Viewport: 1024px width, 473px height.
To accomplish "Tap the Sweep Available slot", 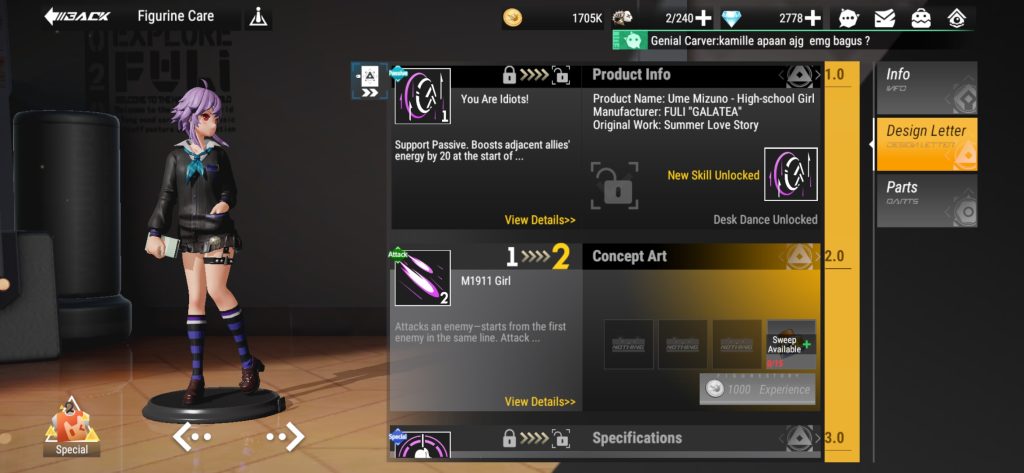I will pos(791,345).
